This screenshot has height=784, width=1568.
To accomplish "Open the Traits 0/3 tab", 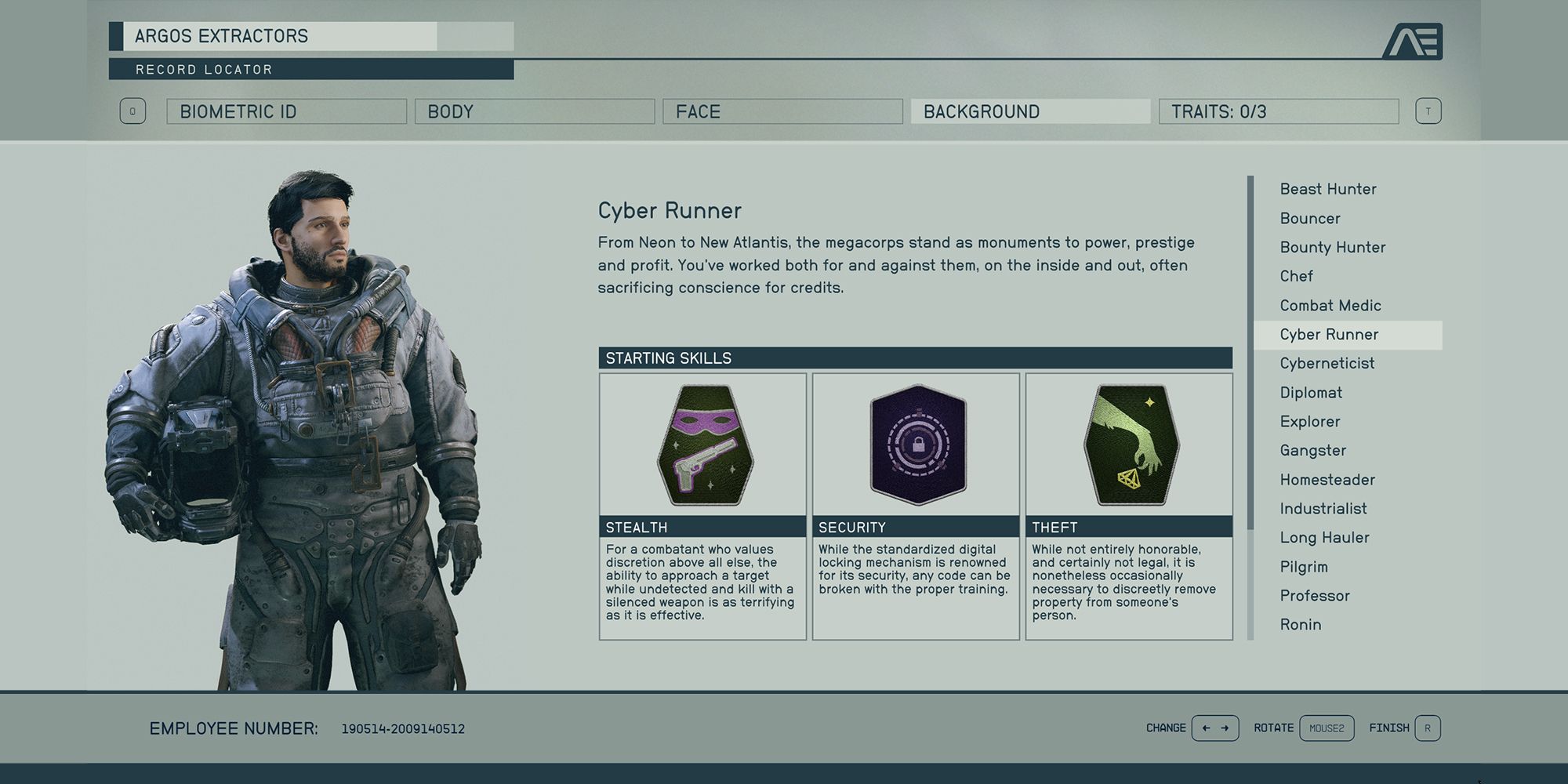I will coord(1278,111).
